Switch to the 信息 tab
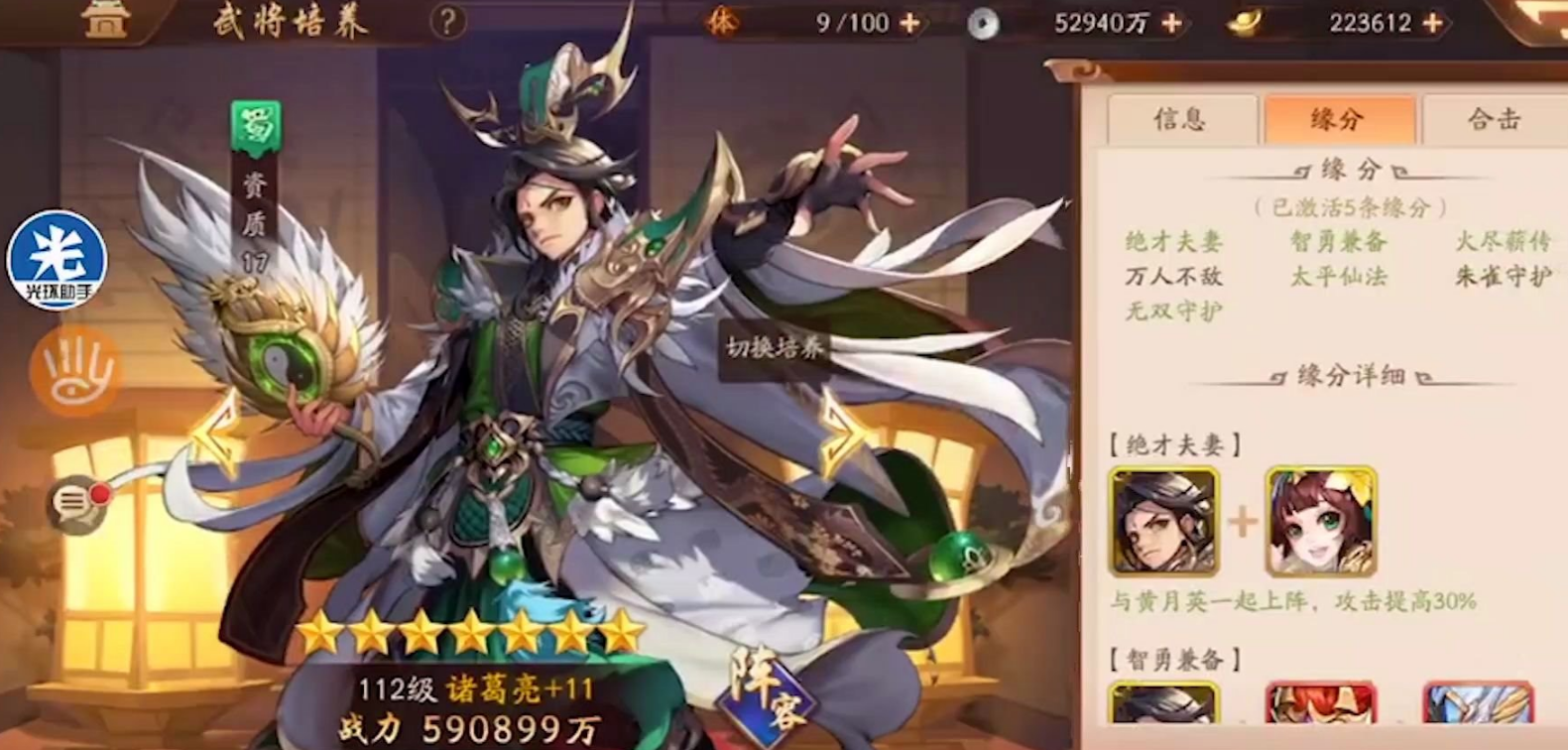The width and height of the screenshot is (1568, 750). click(x=1183, y=119)
